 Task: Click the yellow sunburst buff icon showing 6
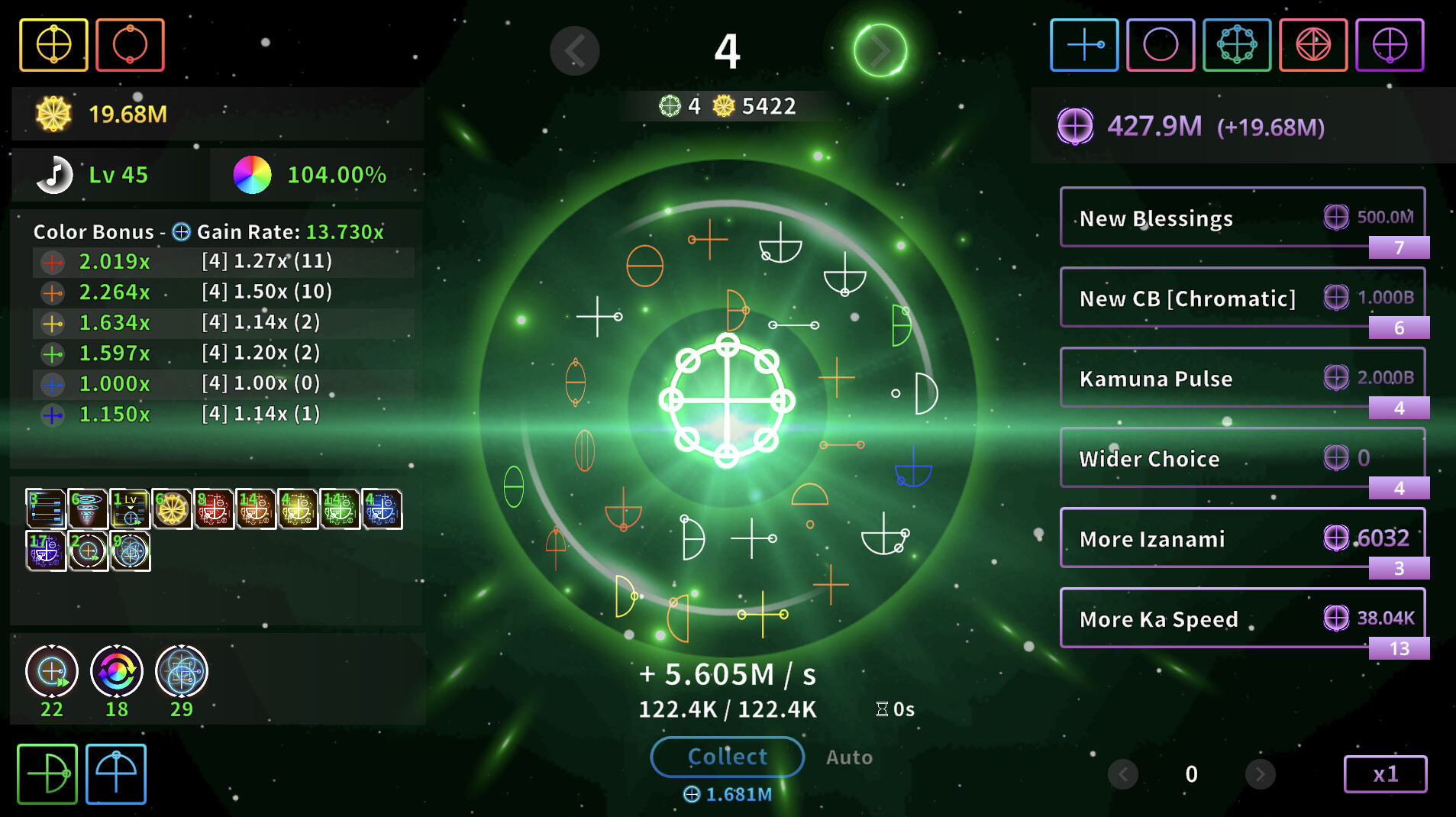[173, 508]
